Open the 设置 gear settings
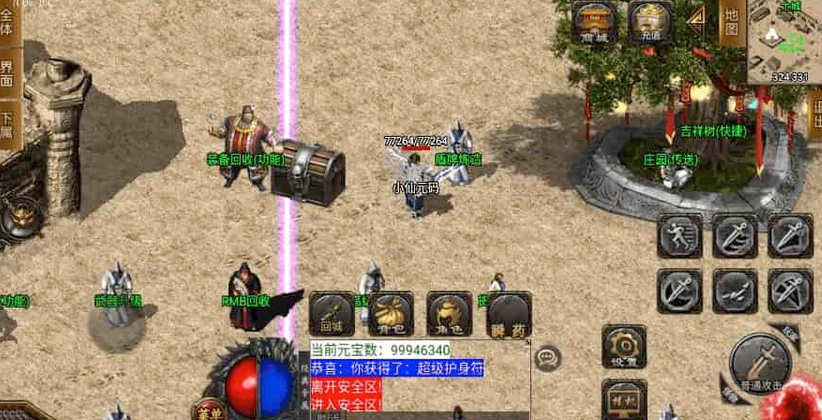 pos(623,347)
